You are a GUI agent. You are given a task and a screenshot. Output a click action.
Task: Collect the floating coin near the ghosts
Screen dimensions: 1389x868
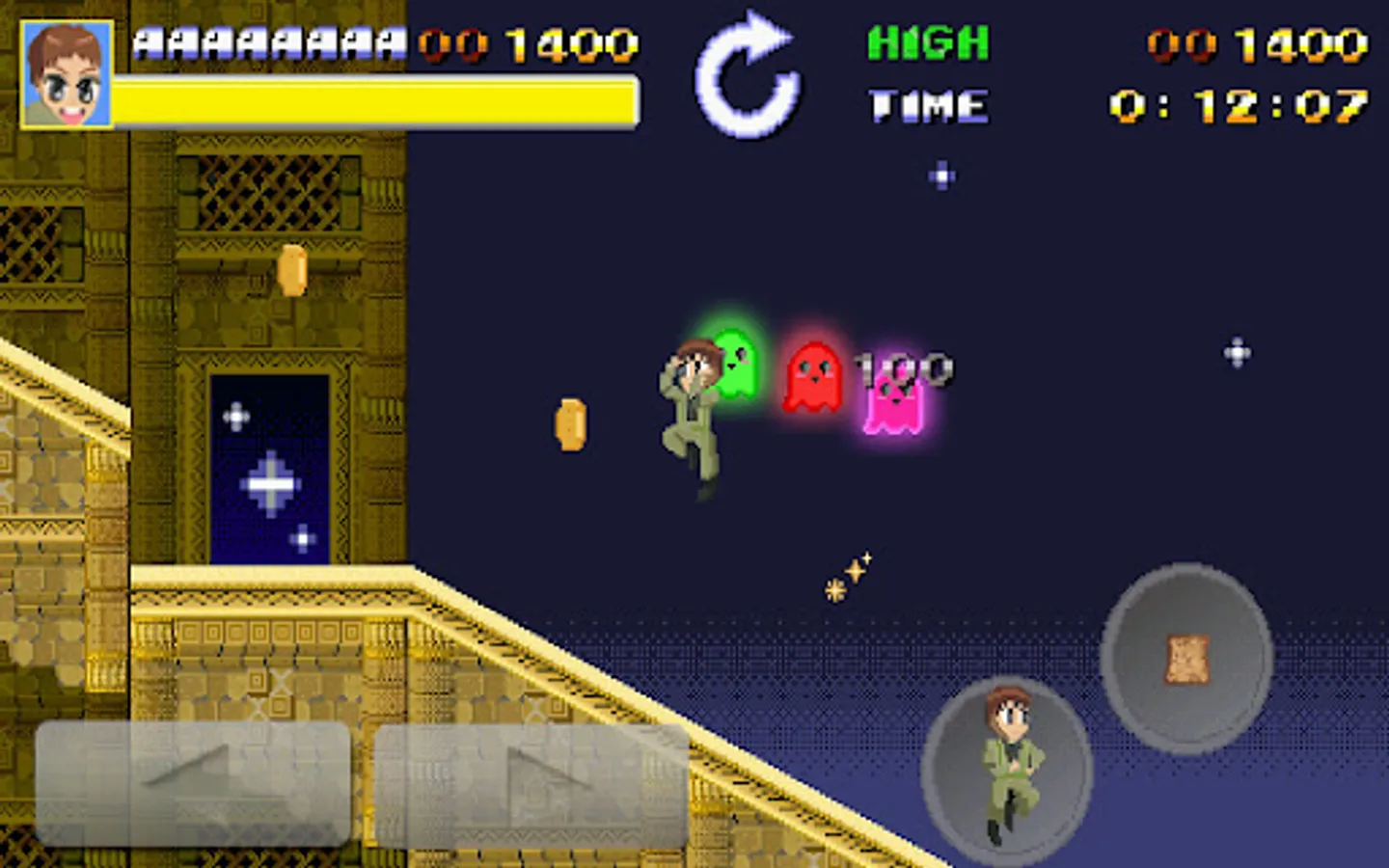point(569,424)
